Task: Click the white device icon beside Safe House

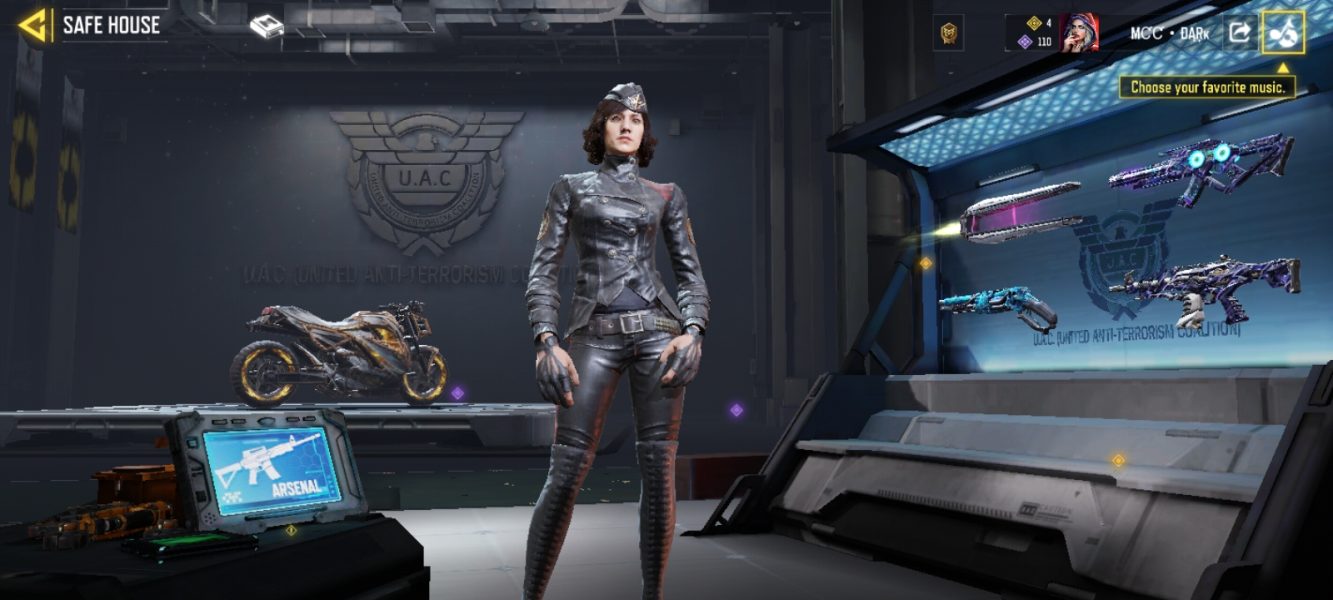Action: 266,27
